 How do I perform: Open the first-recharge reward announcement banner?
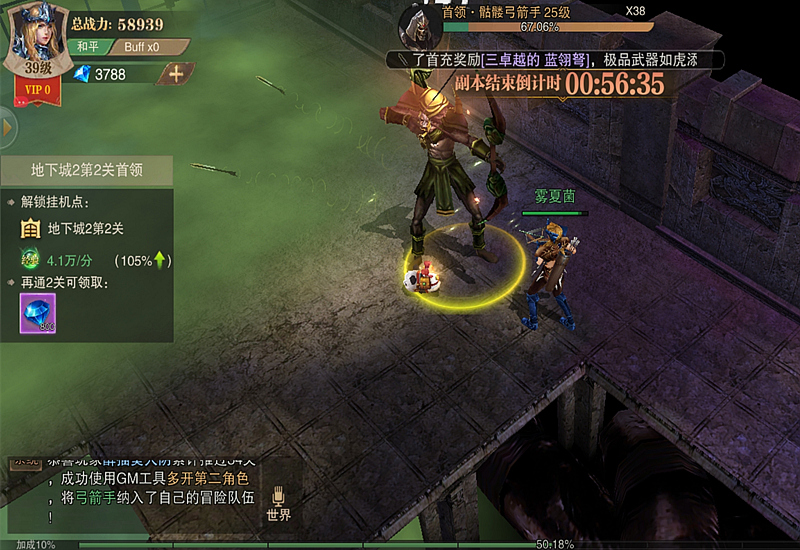point(555,61)
